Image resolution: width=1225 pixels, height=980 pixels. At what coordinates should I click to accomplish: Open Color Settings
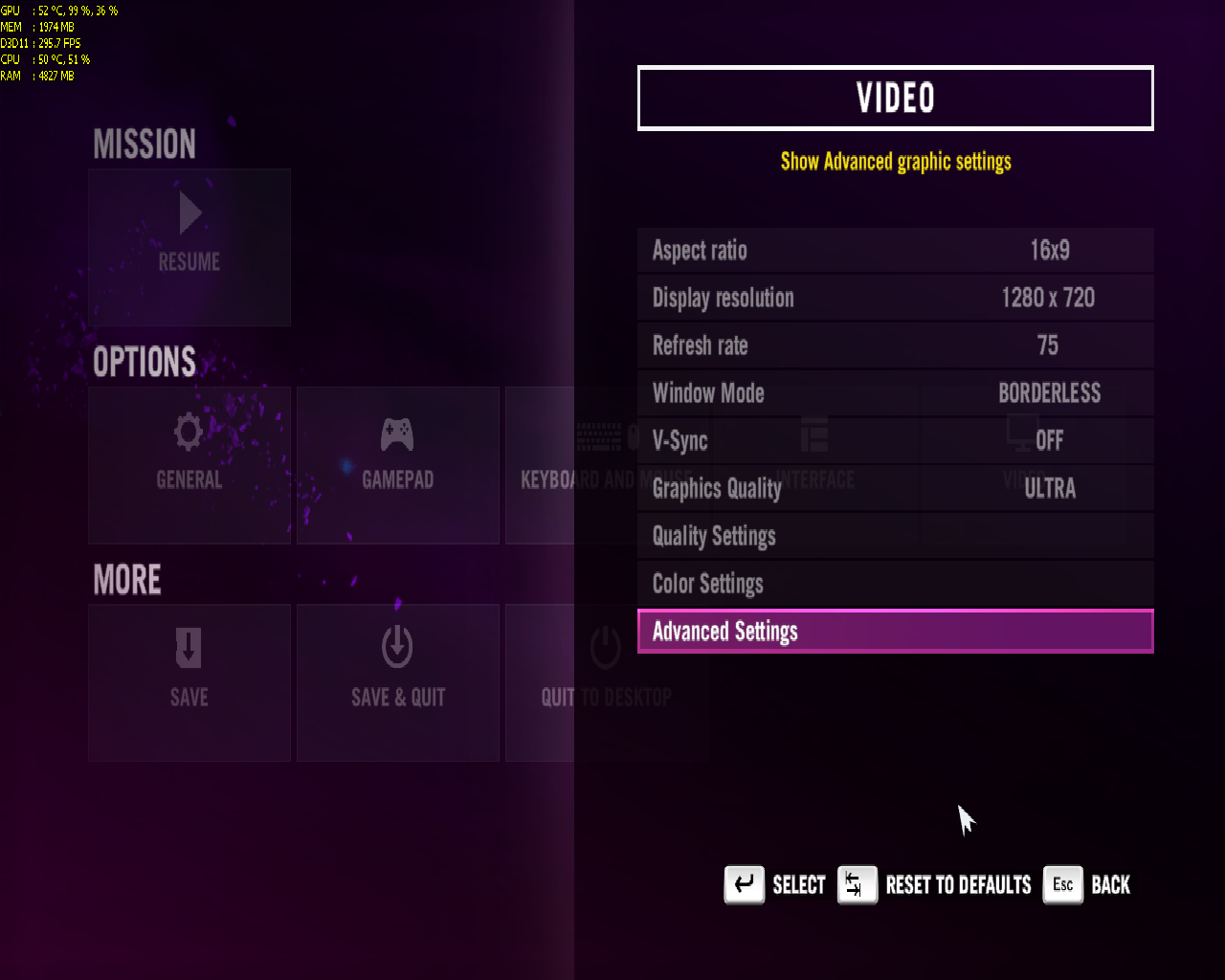895,584
